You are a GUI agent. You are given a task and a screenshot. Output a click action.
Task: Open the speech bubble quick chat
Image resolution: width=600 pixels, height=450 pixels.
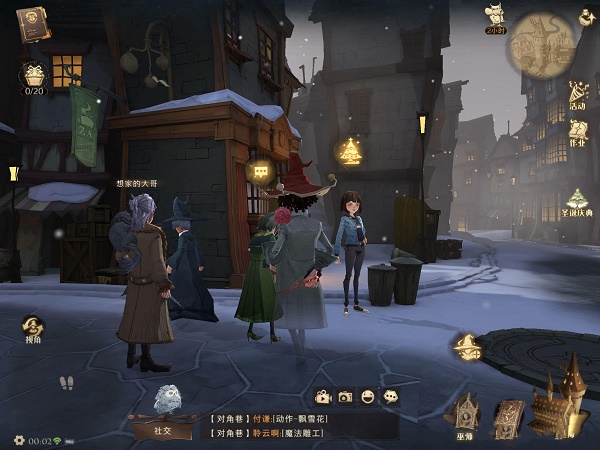tap(391, 397)
